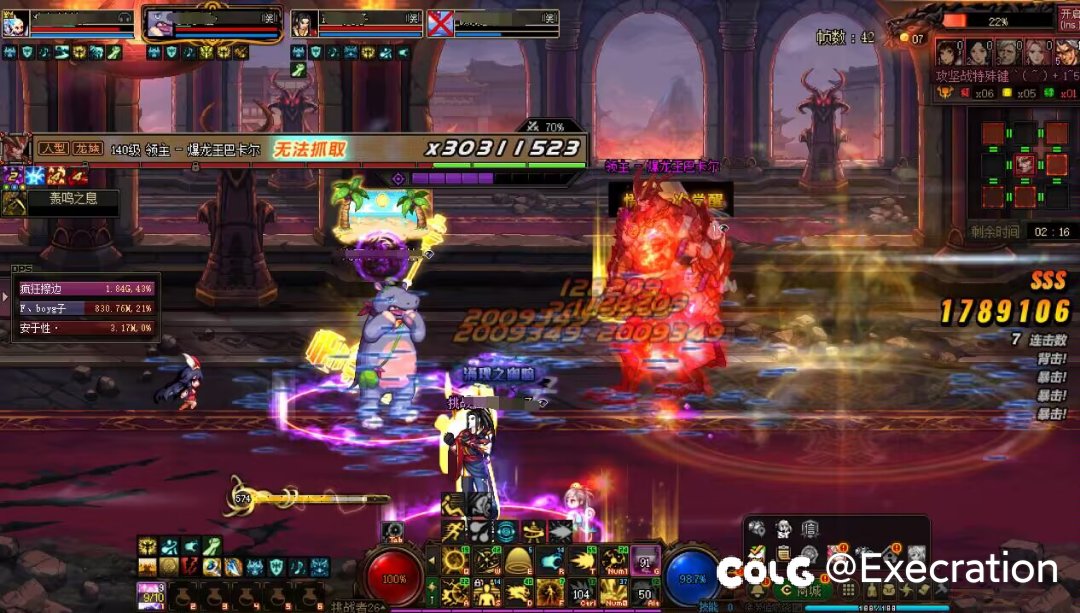Activate the skill bound to the G key

point(645,560)
